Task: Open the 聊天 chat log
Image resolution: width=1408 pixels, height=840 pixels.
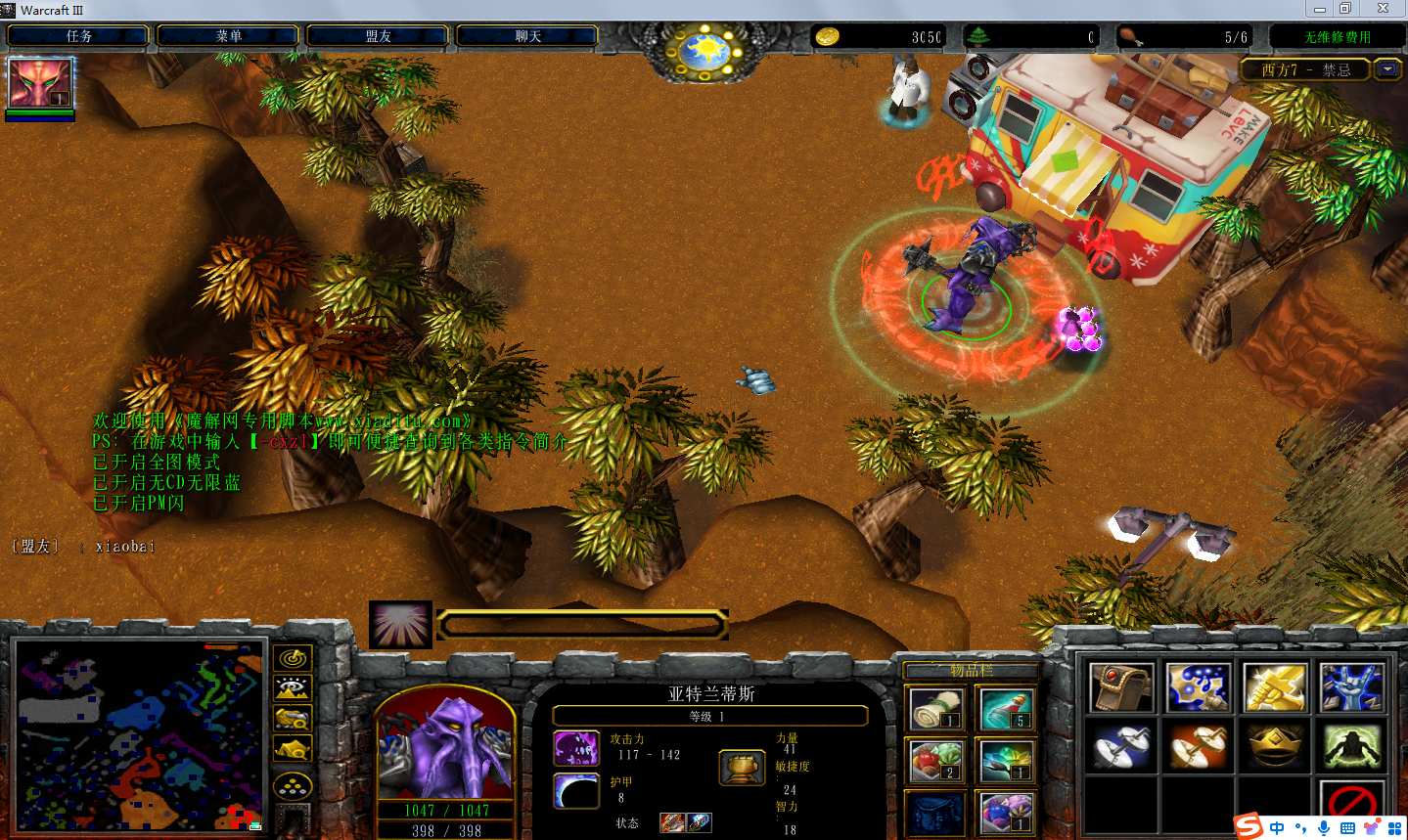Action: tap(527, 36)
